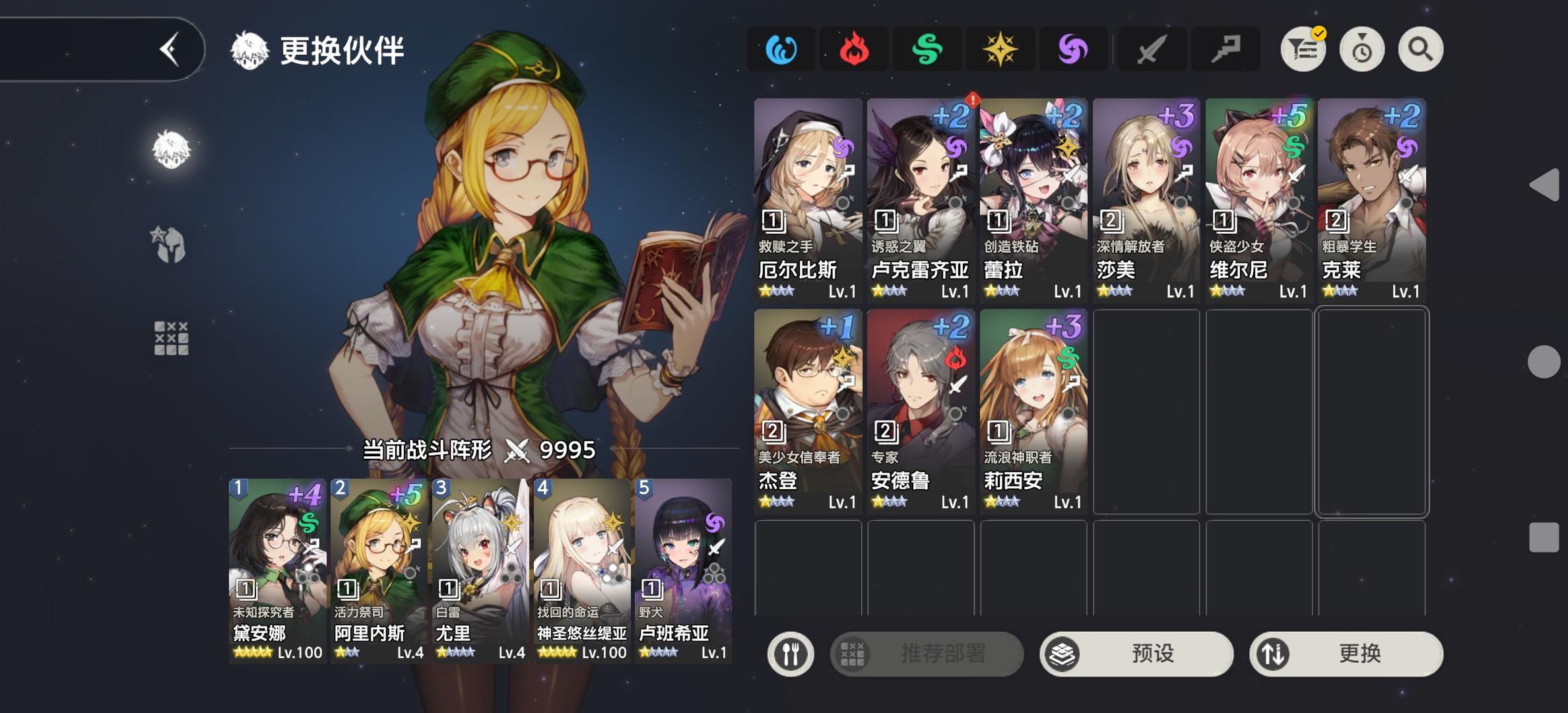The width and height of the screenshot is (1568, 713).
Task: Open the history clock icon
Action: 1361,48
